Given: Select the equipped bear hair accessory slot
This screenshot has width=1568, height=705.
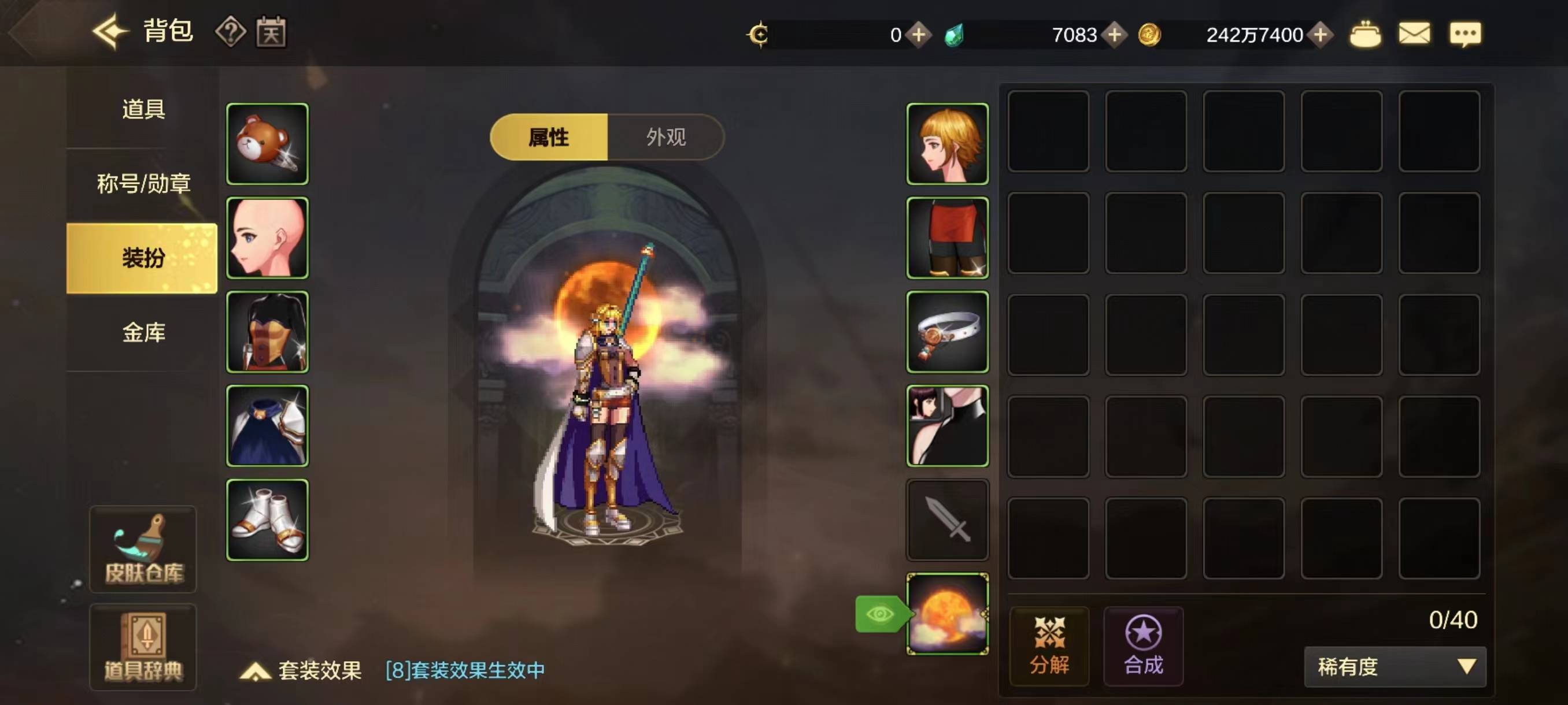Looking at the screenshot, I should click(267, 143).
